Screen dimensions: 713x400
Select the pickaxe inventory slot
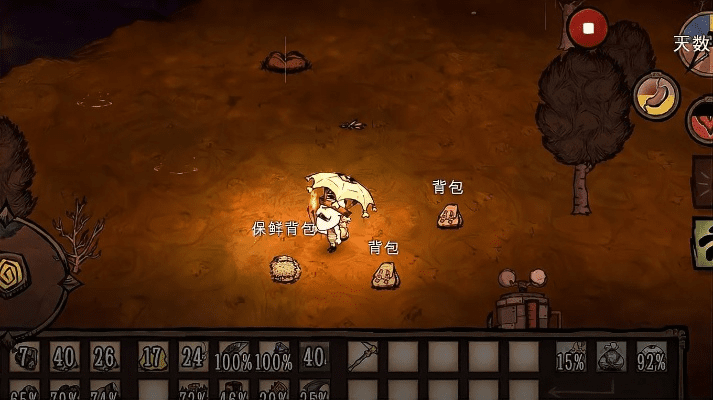pyautogui.click(x=363, y=357)
